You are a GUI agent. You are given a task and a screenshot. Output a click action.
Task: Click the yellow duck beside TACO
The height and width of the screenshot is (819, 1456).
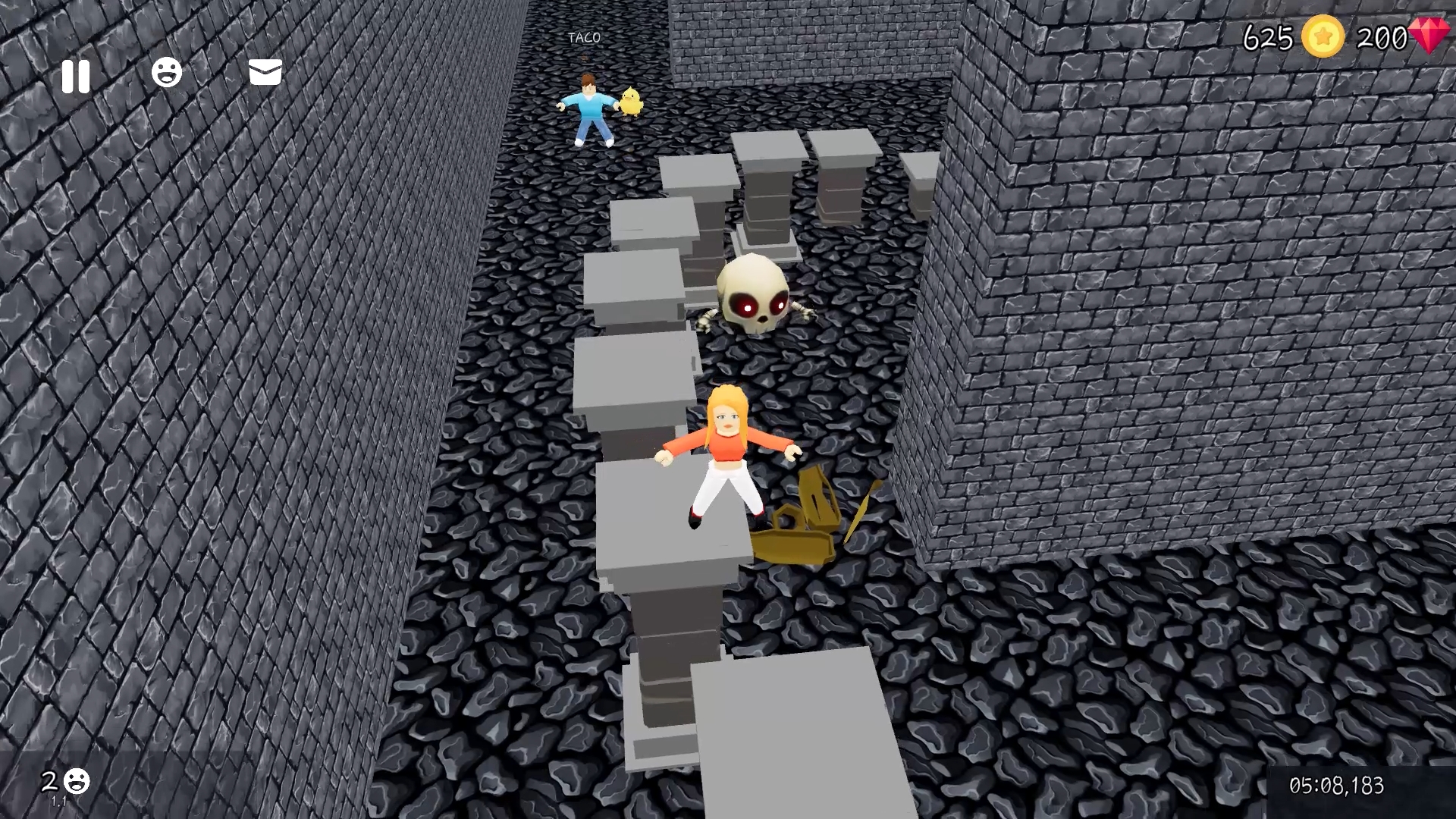coord(629,102)
